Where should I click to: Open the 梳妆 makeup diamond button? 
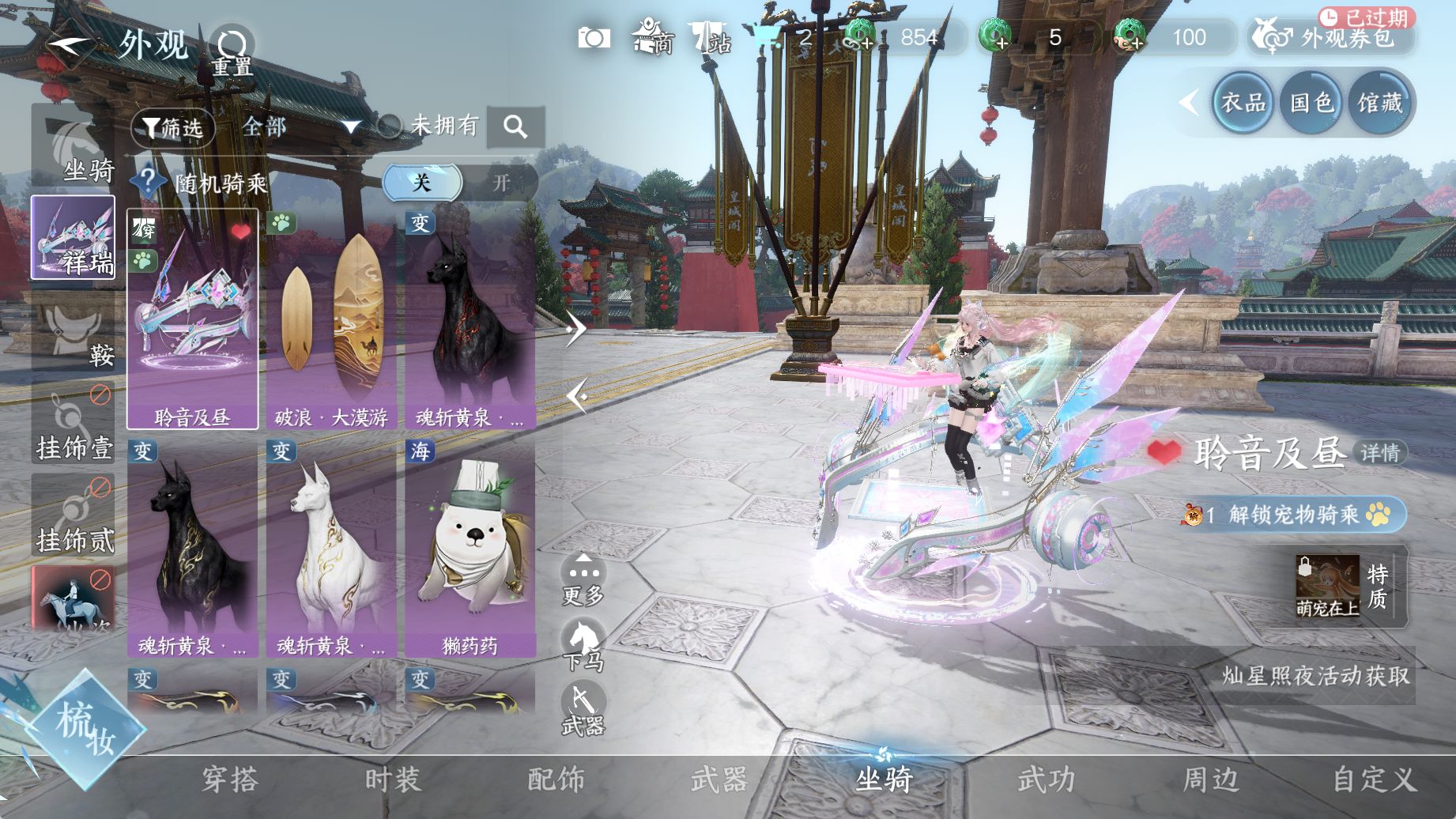(85, 729)
